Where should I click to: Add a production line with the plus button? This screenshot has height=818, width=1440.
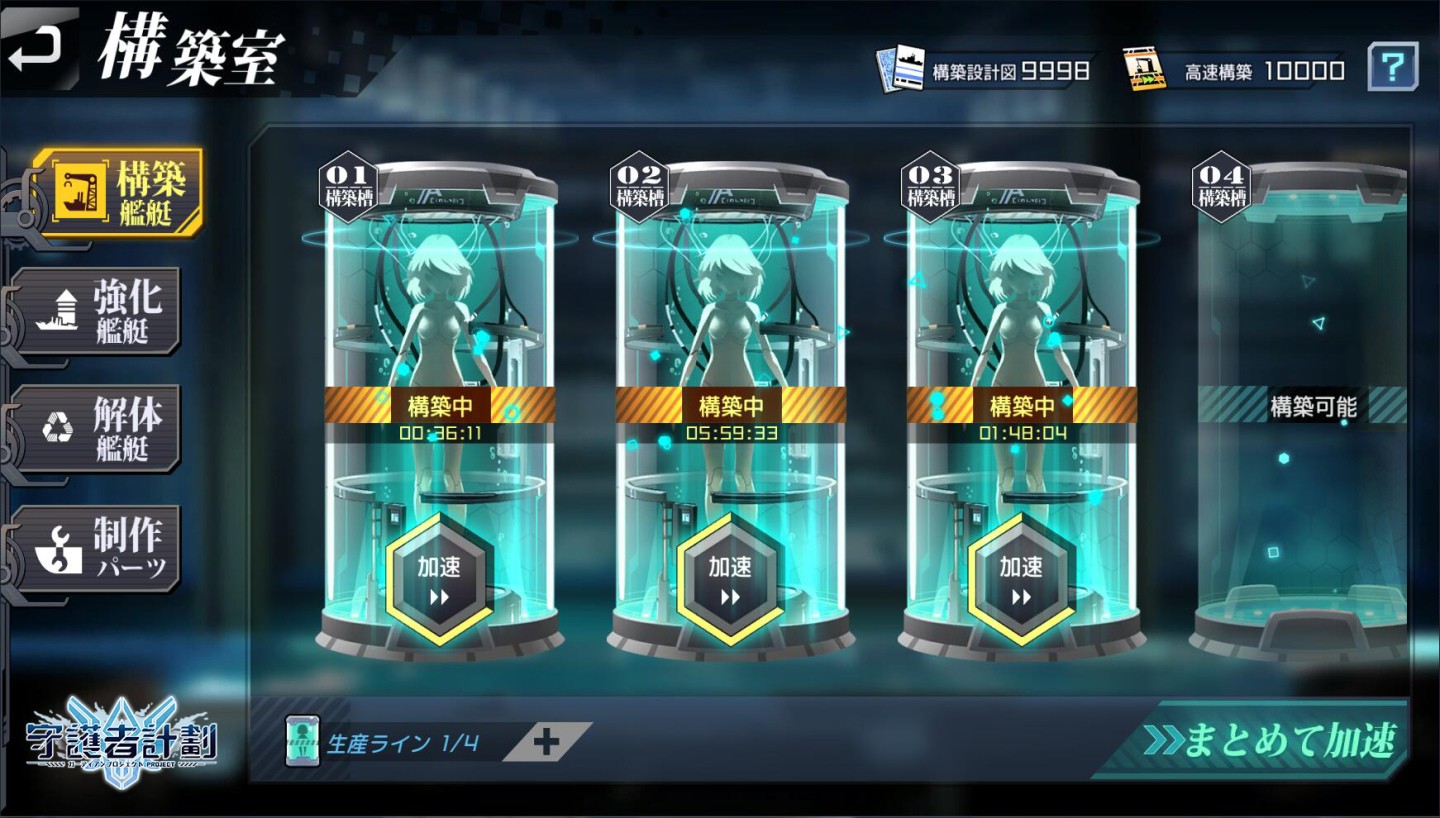pyautogui.click(x=546, y=742)
